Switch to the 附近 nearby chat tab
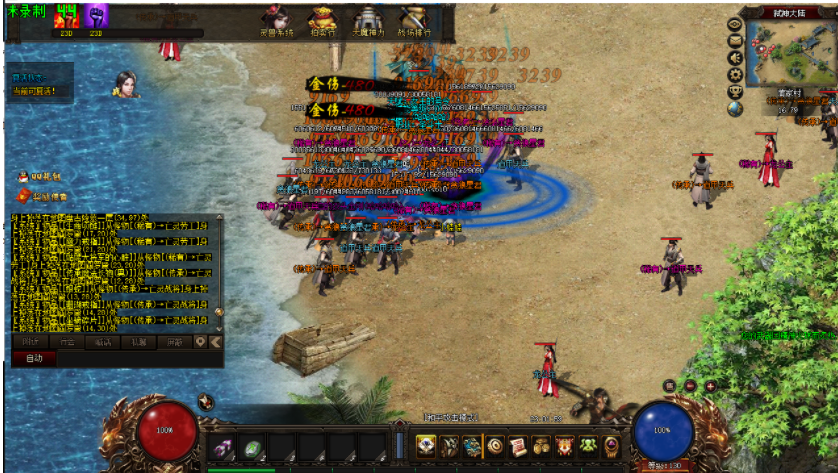Viewport: 838px width, 473px height. (30, 341)
